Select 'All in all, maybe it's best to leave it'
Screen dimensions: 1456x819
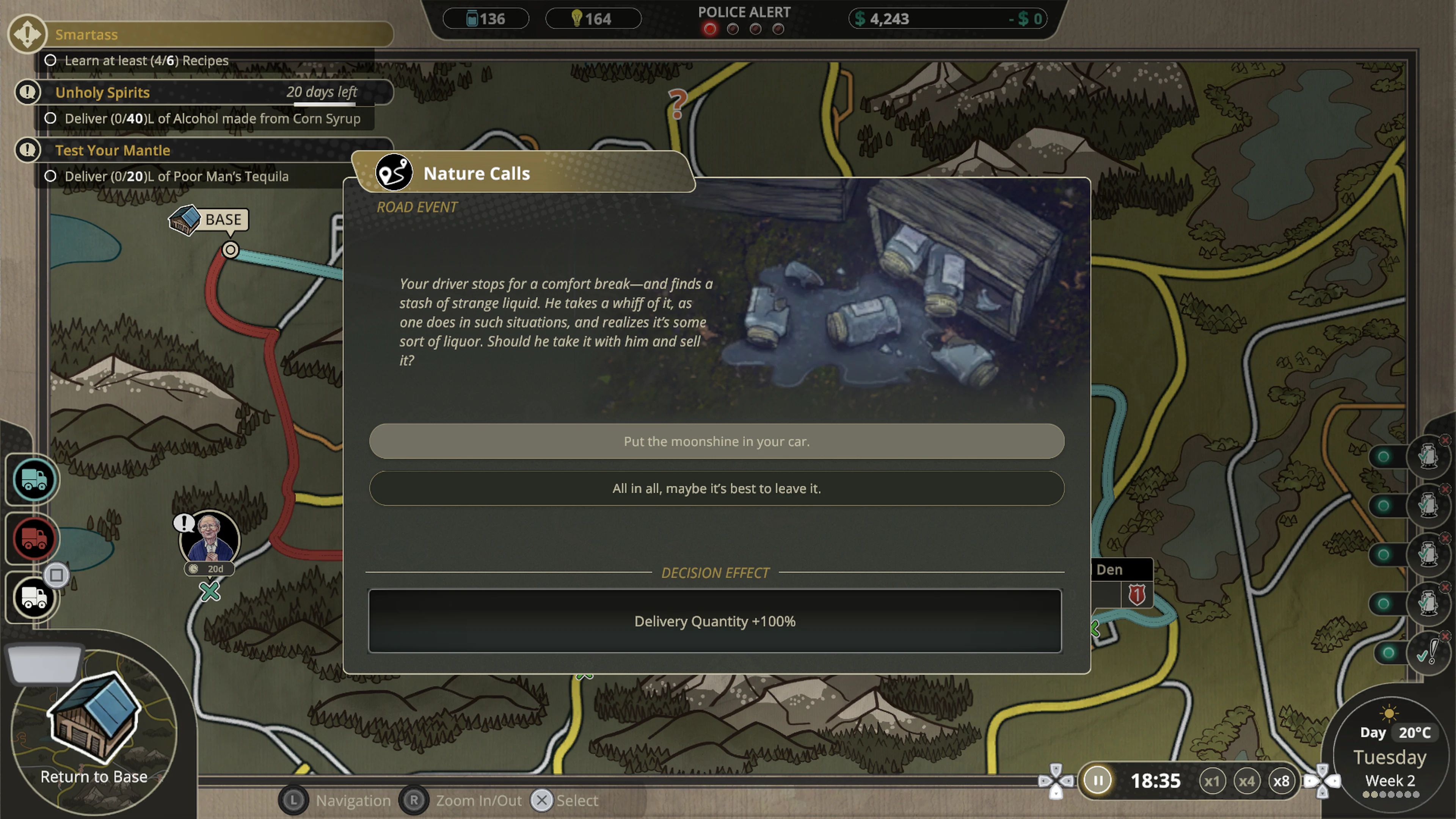tap(715, 488)
